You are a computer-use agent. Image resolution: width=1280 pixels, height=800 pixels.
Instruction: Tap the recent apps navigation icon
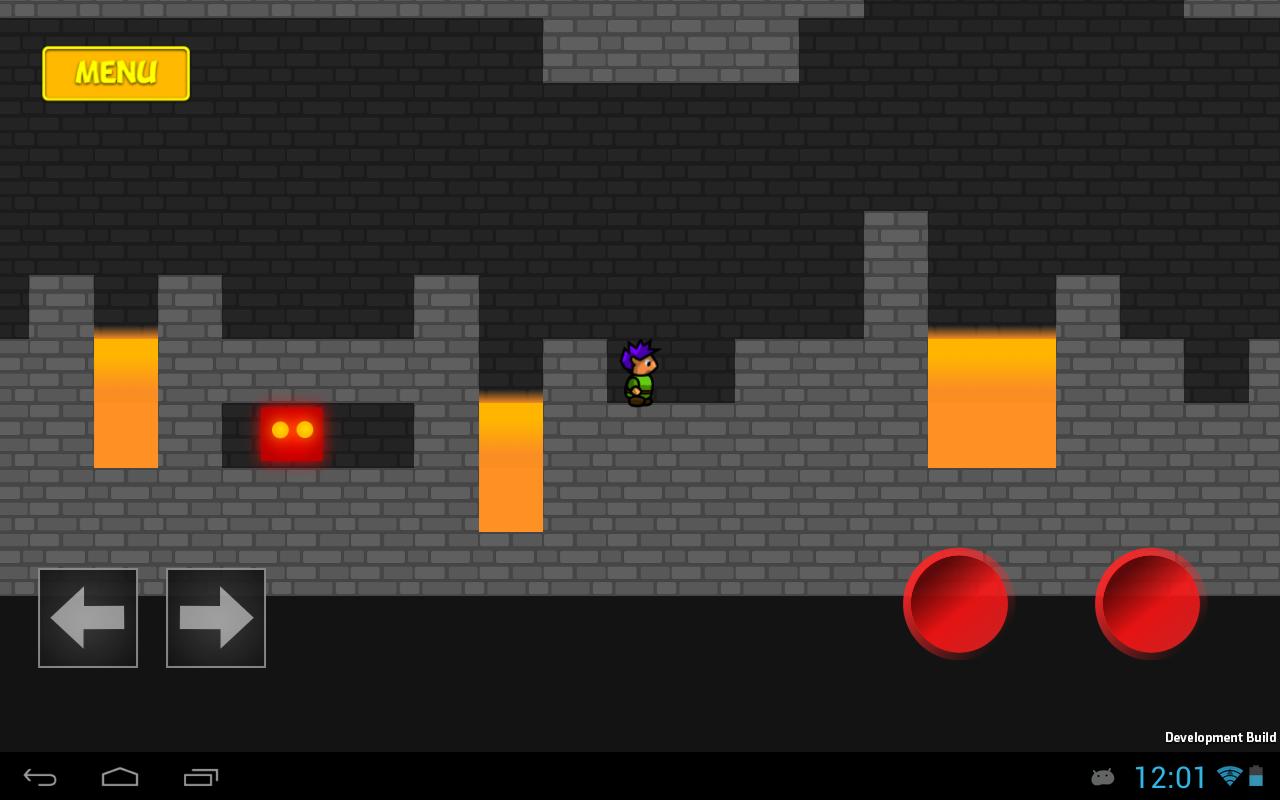(x=200, y=778)
